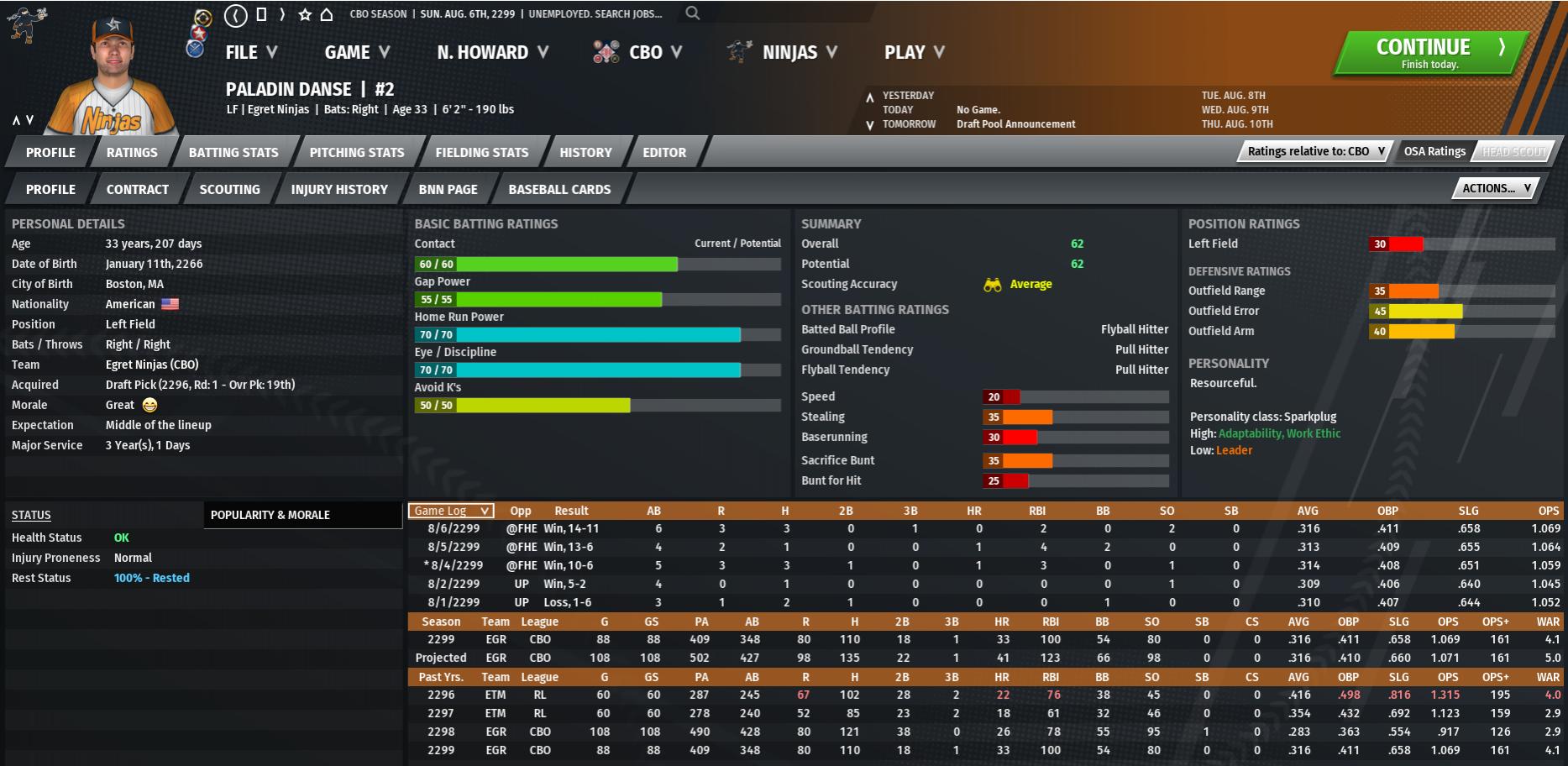View the Injury History sub-tab
This screenshot has width=1568, height=766.
click(x=339, y=189)
